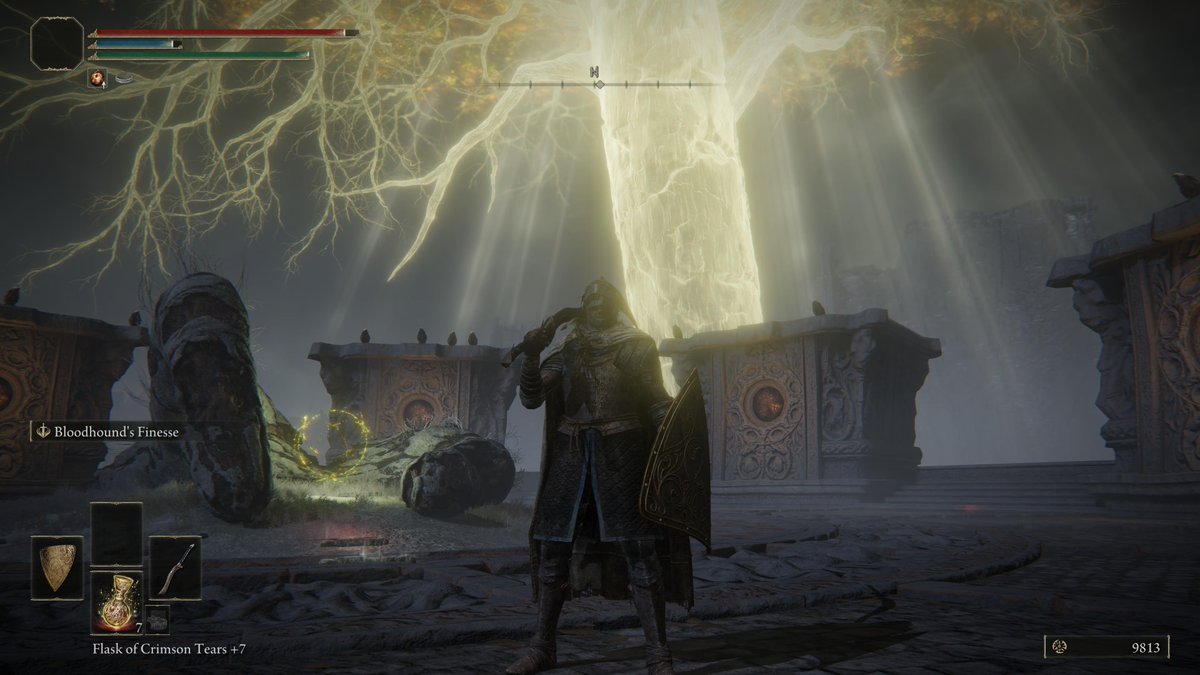This screenshot has width=1200, height=675.
Task: Click the empty spell slot above the flask
Action: (x=116, y=534)
